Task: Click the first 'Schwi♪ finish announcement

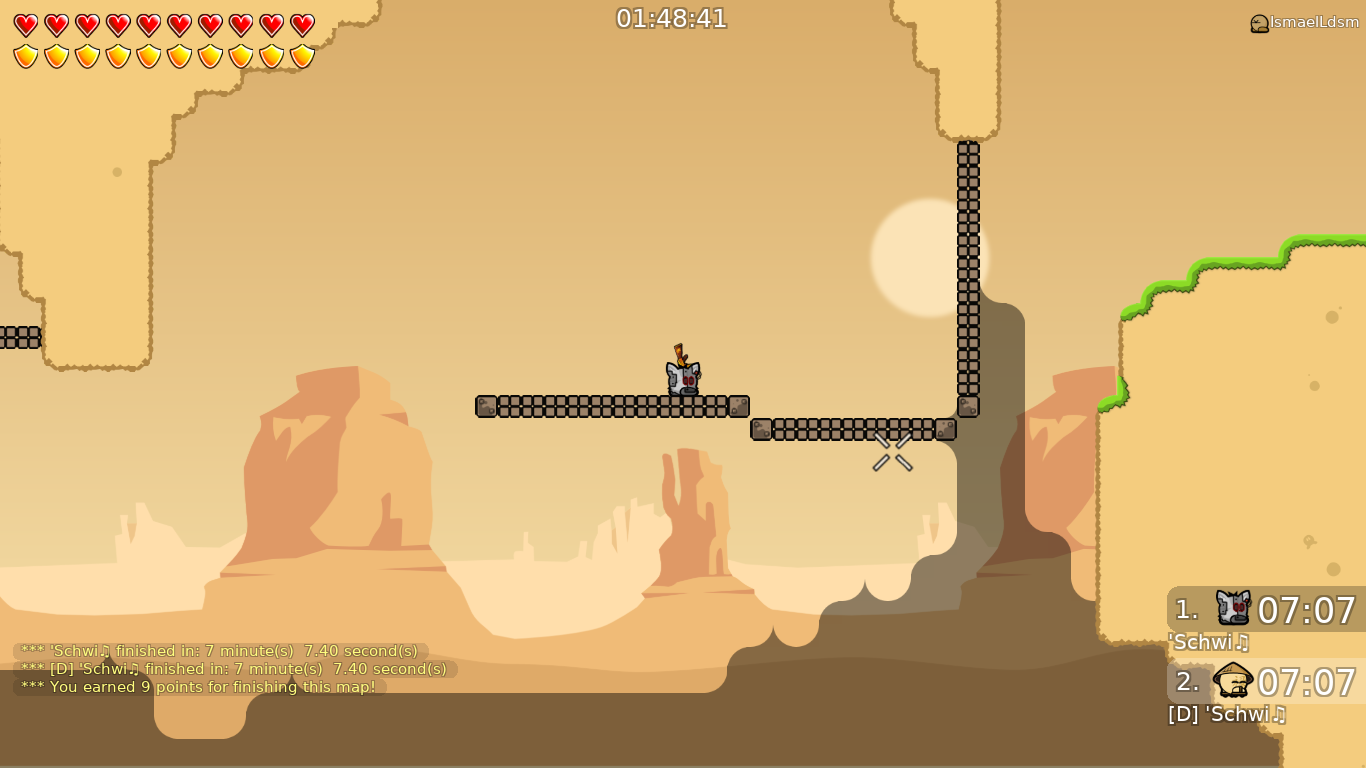Action: click(220, 651)
